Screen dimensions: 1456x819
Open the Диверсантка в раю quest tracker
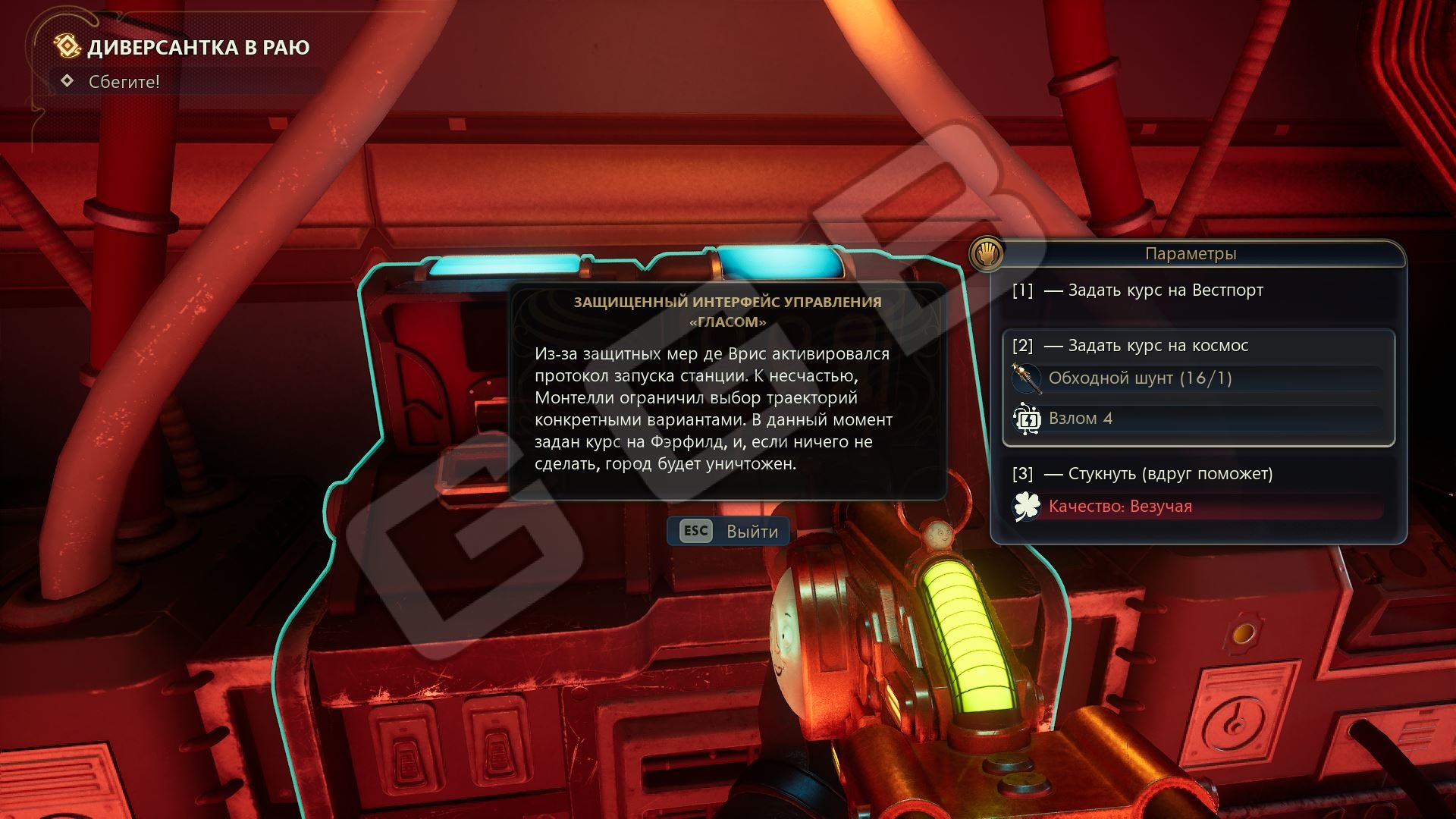[x=198, y=48]
